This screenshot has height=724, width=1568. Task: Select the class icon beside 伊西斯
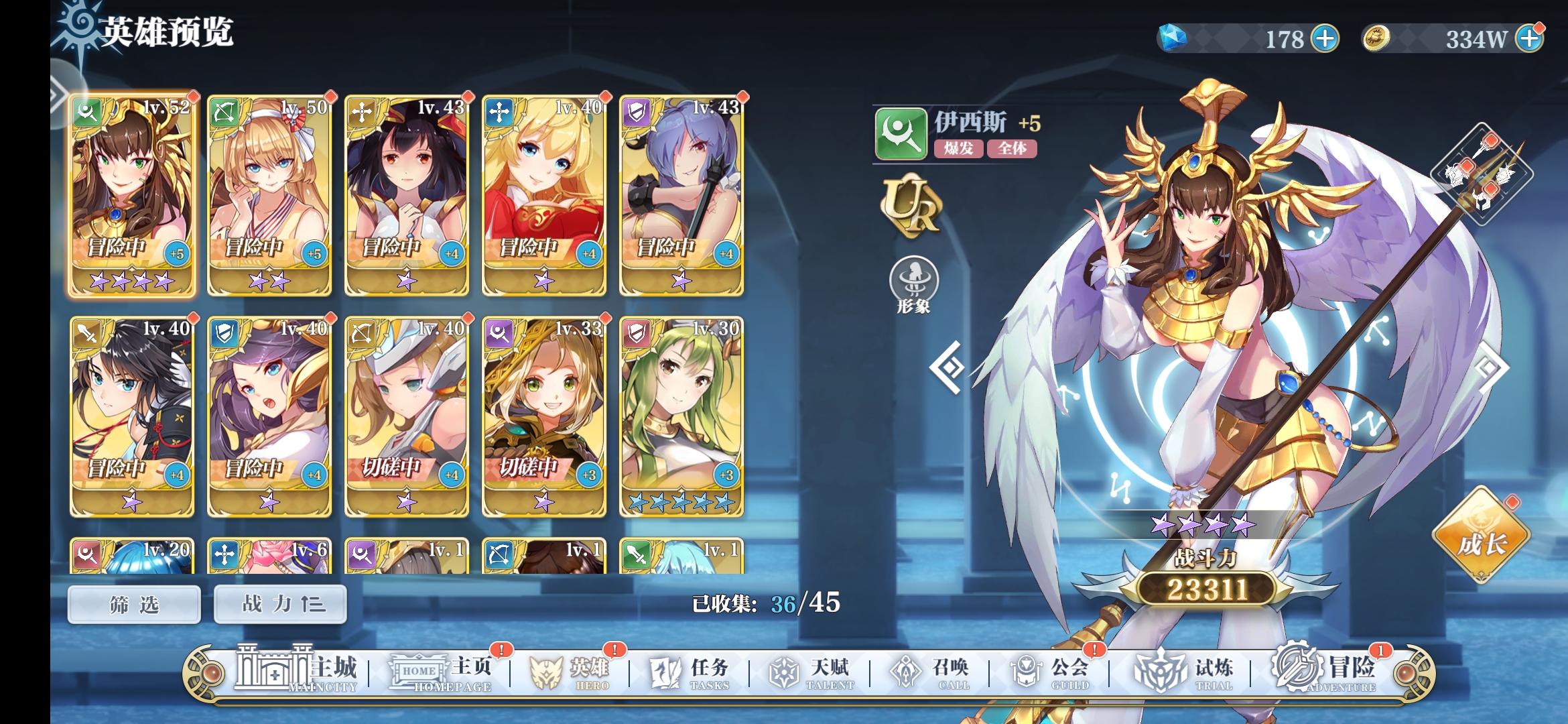click(901, 135)
